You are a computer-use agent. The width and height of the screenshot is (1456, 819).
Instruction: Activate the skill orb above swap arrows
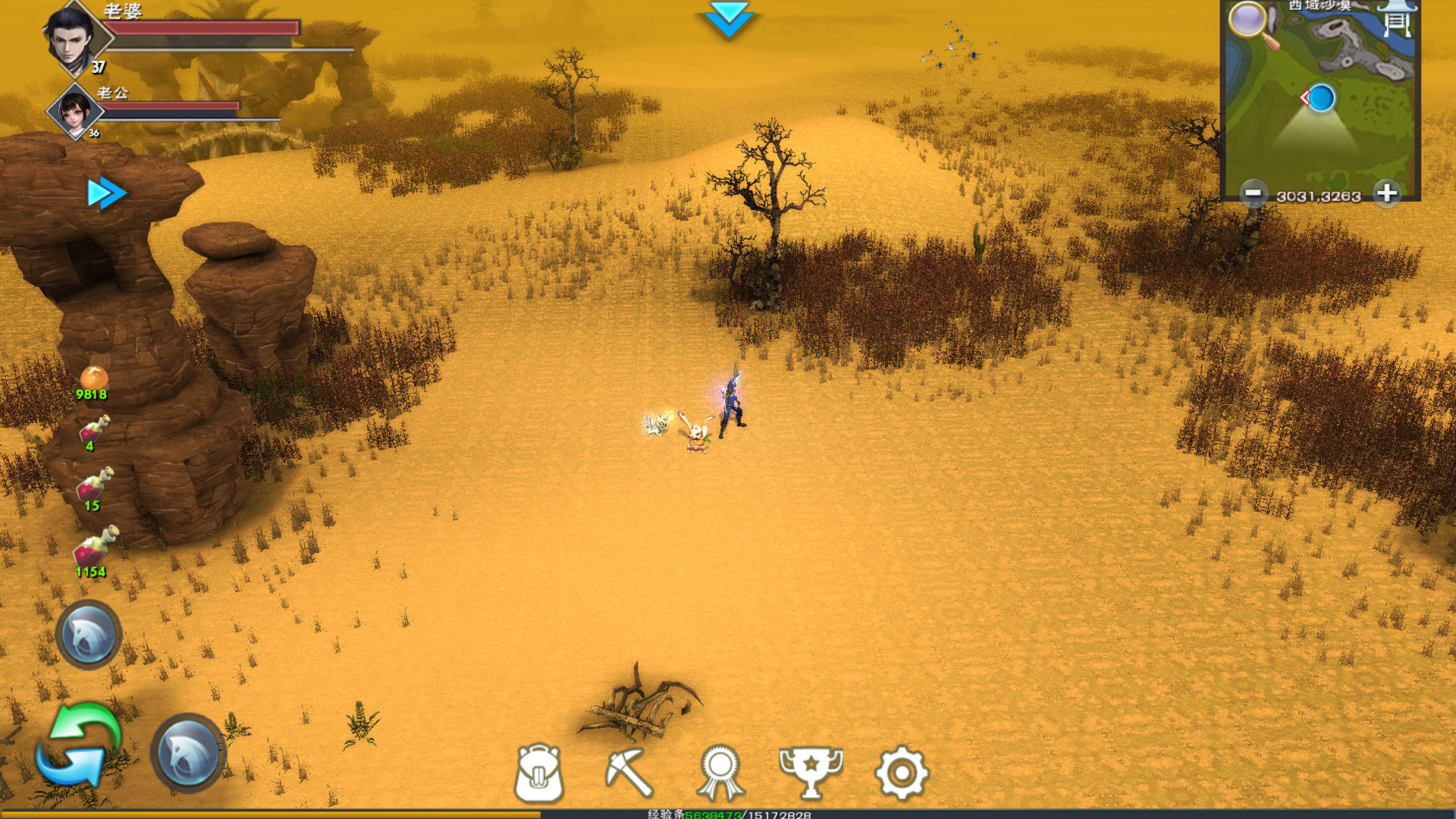coord(89,635)
